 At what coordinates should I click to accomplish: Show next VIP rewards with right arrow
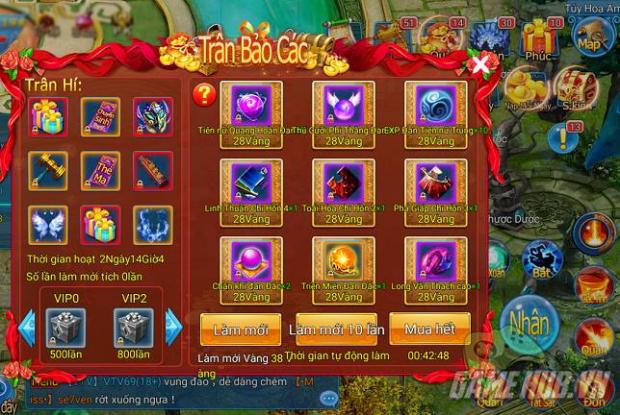tap(173, 327)
